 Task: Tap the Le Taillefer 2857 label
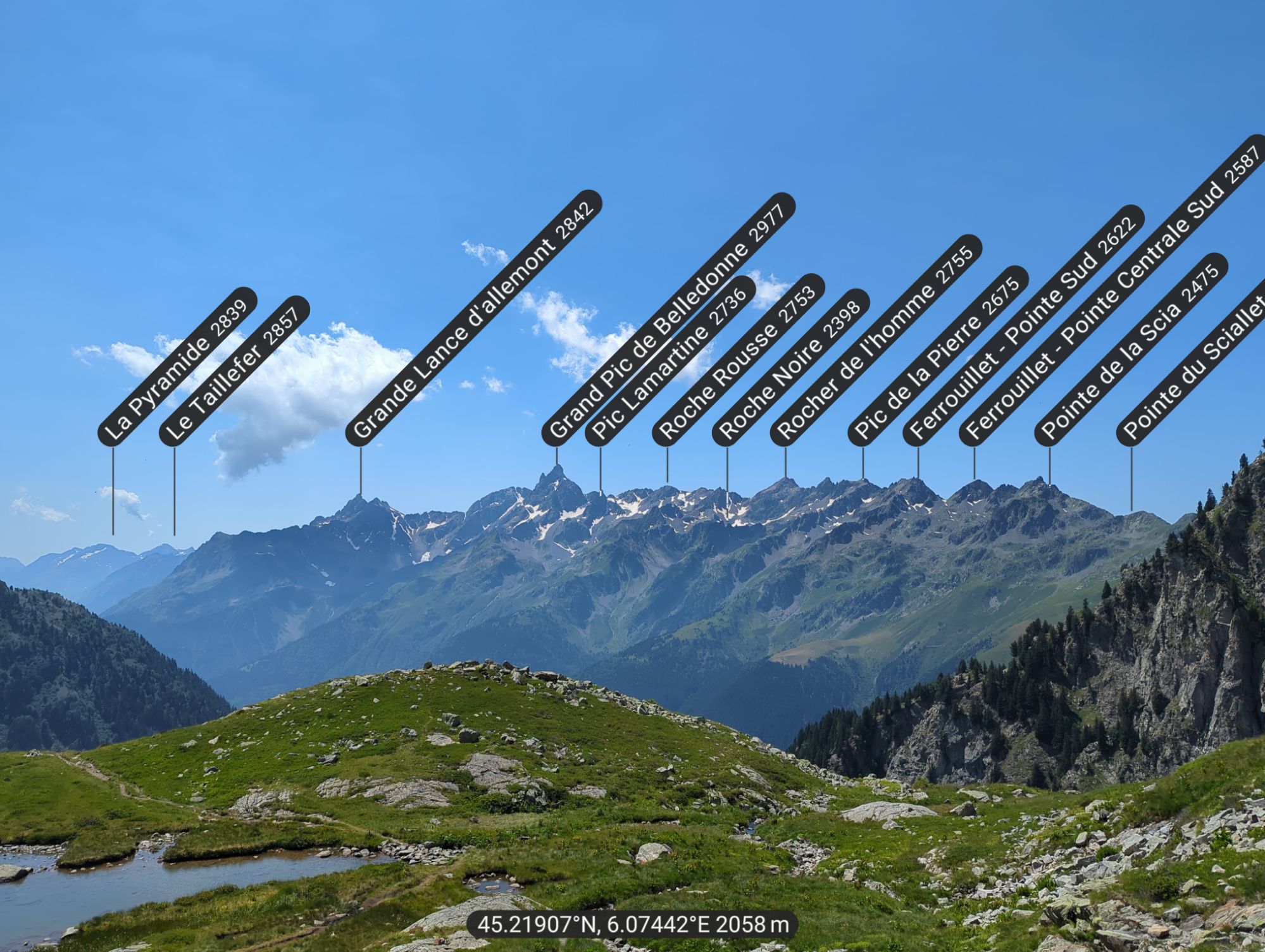(235, 371)
